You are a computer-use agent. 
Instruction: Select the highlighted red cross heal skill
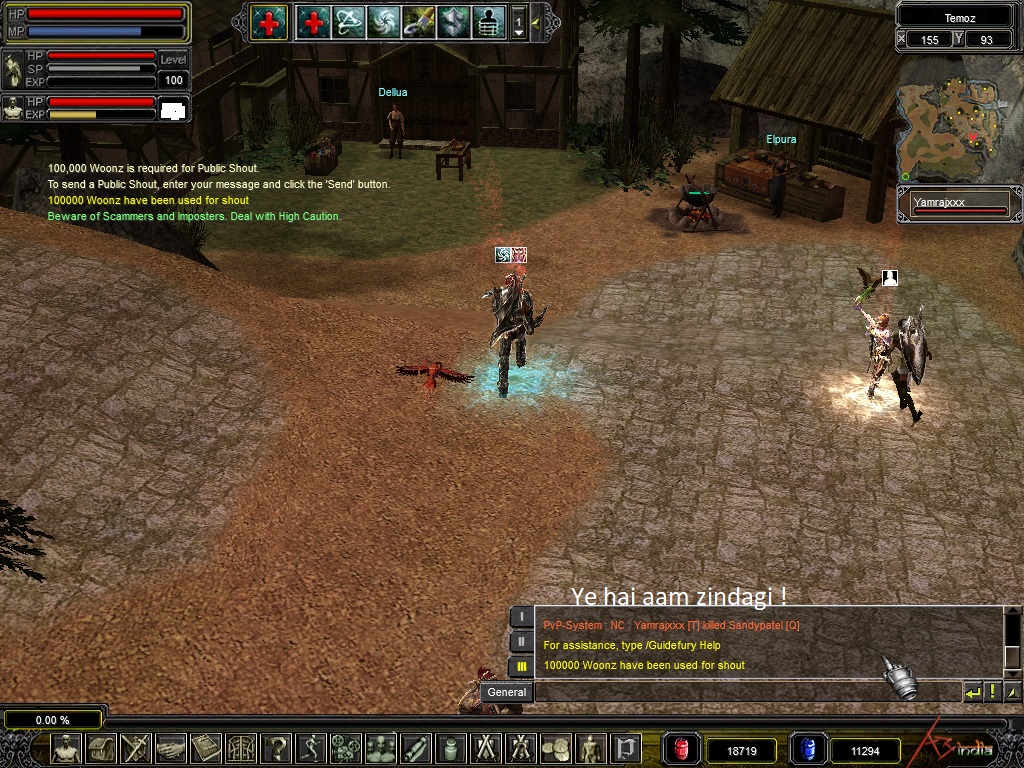pos(269,21)
